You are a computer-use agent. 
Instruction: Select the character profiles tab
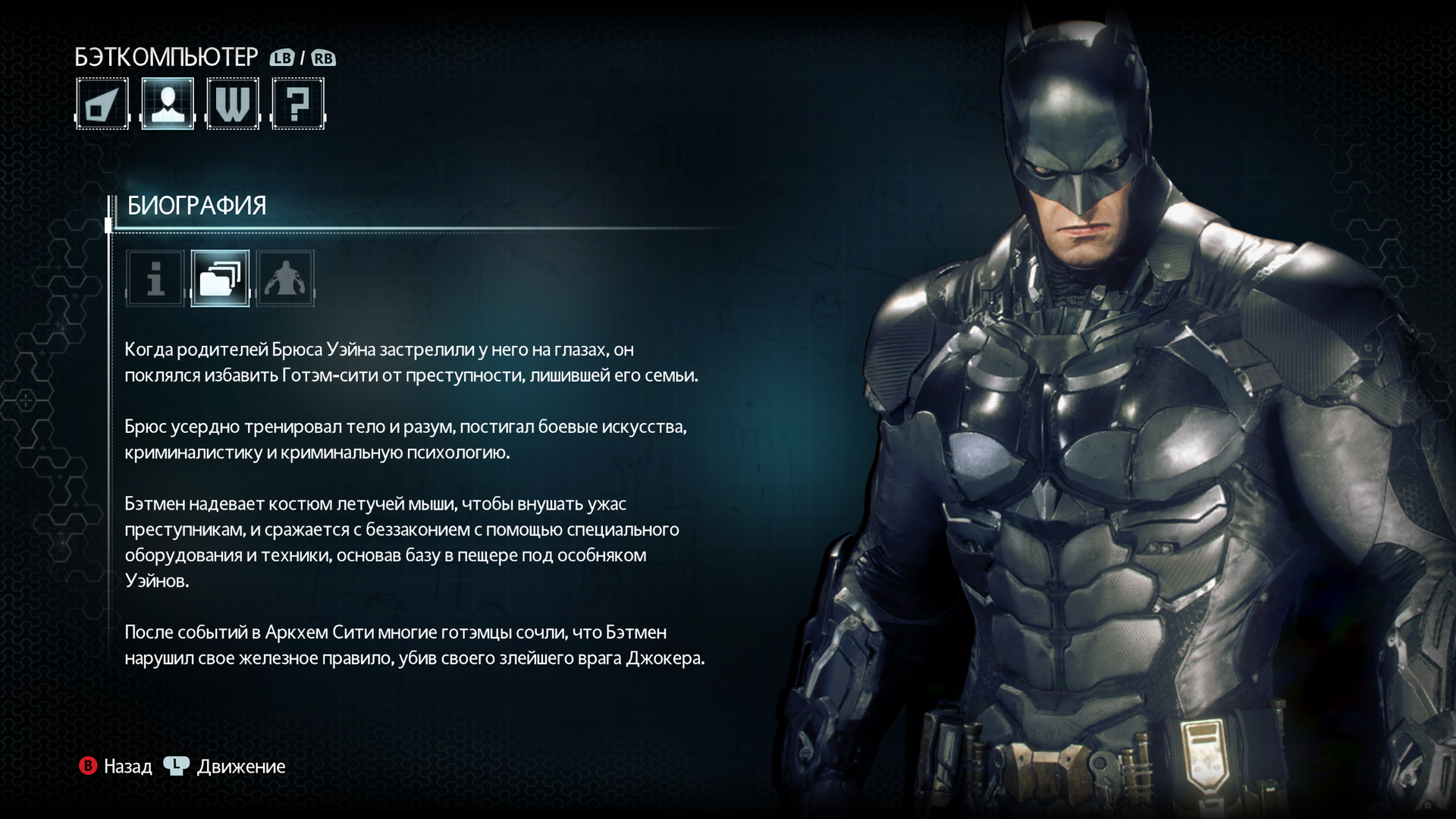click(168, 104)
